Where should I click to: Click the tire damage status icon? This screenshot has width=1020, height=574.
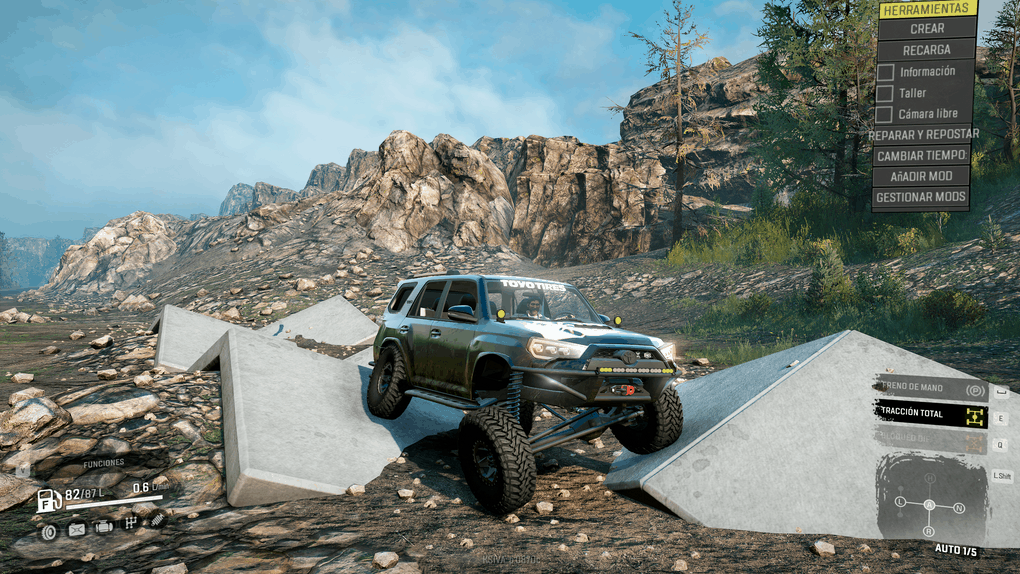(x=49, y=531)
